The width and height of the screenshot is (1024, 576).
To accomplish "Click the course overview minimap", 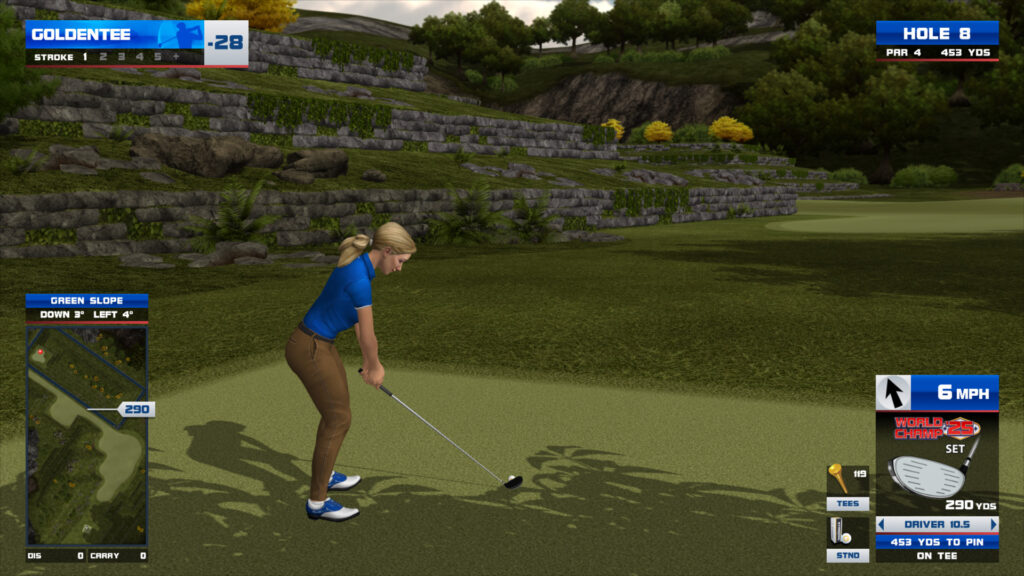I will (87, 435).
